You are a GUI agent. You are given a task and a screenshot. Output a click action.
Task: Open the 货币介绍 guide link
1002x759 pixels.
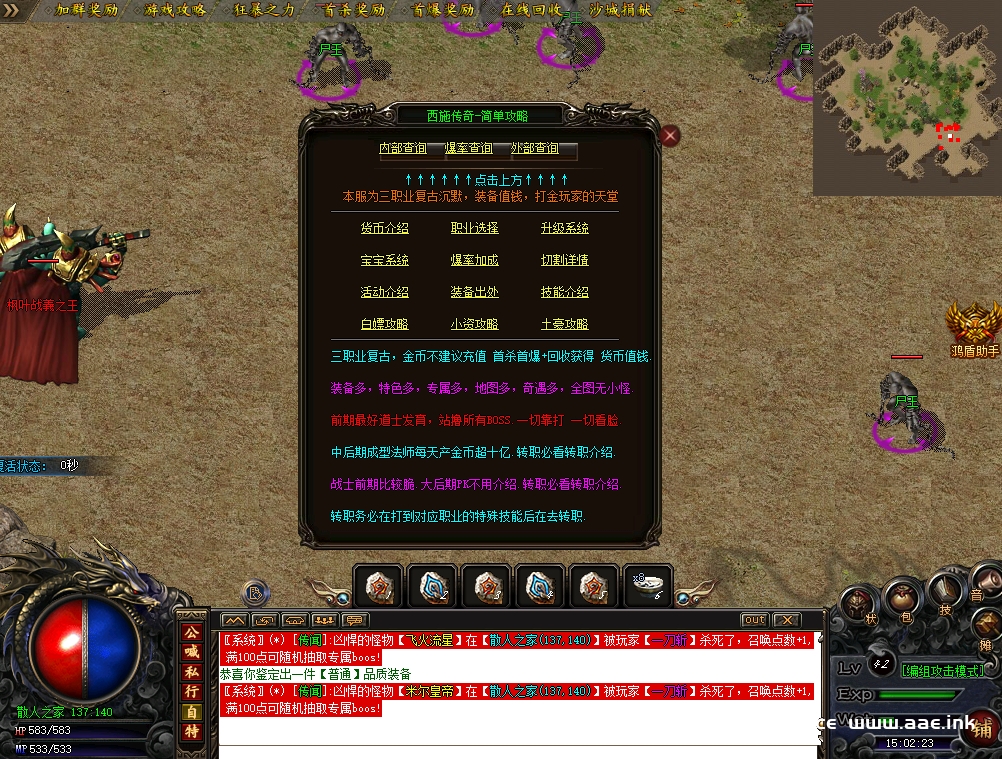click(385, 228)
